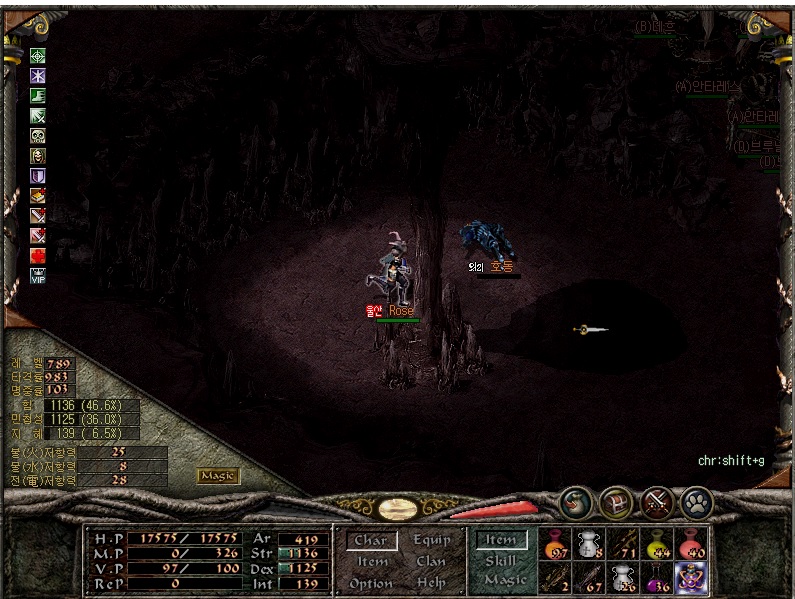Select the highlighted Item tab
This screenshot has width=795, height=599.
click(501, 540)
